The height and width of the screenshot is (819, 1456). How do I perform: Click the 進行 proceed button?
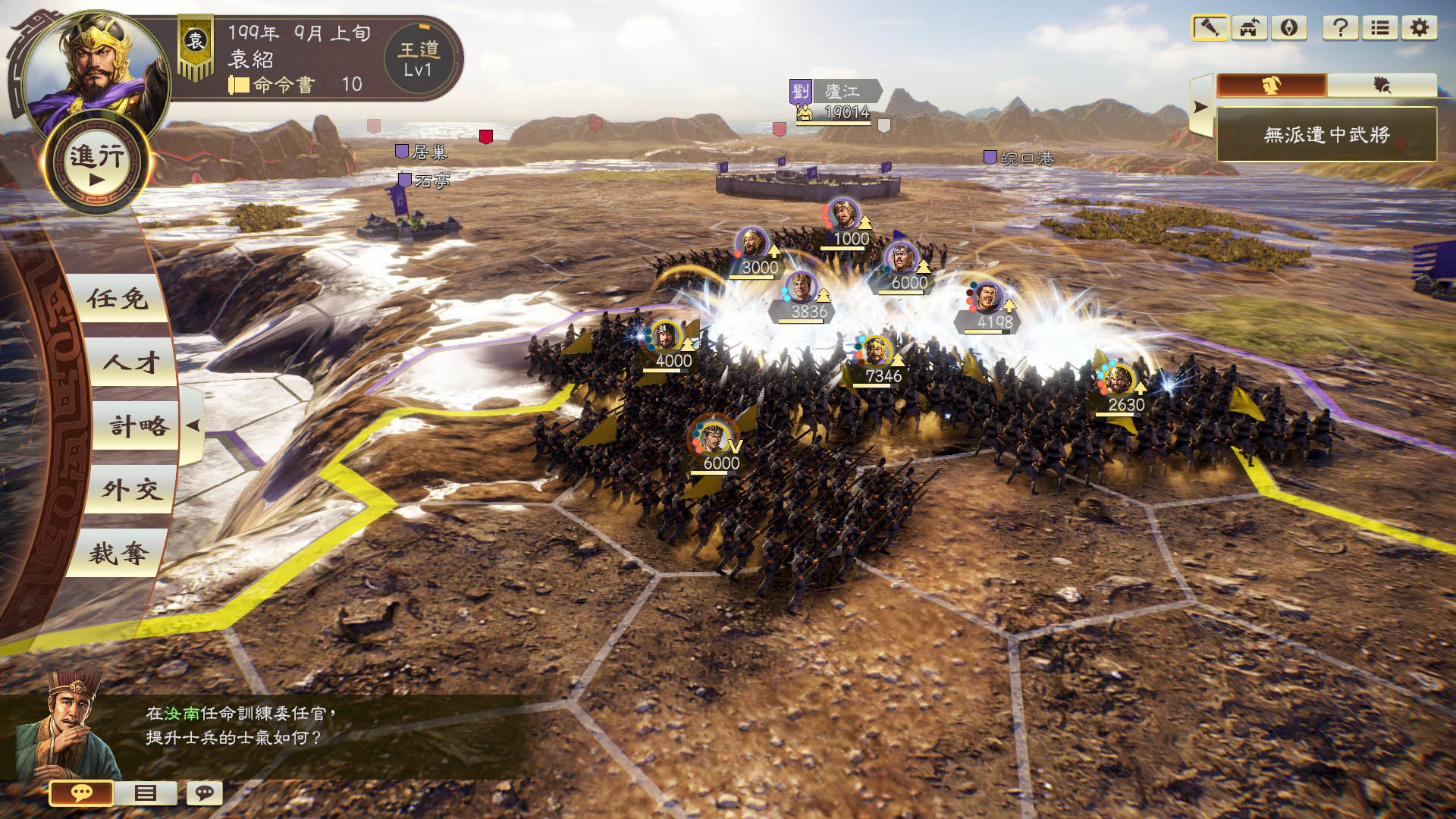click(97, 165)
